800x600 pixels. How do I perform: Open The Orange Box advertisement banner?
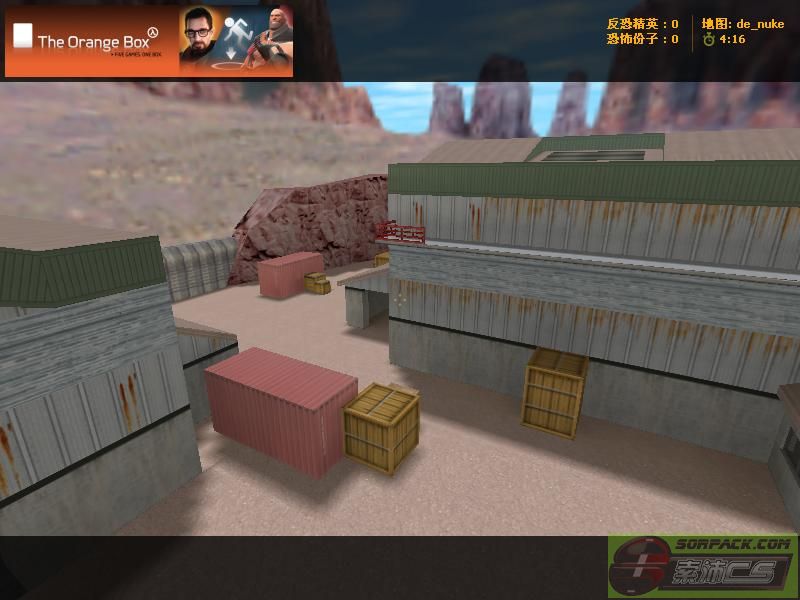click(149, 41)
